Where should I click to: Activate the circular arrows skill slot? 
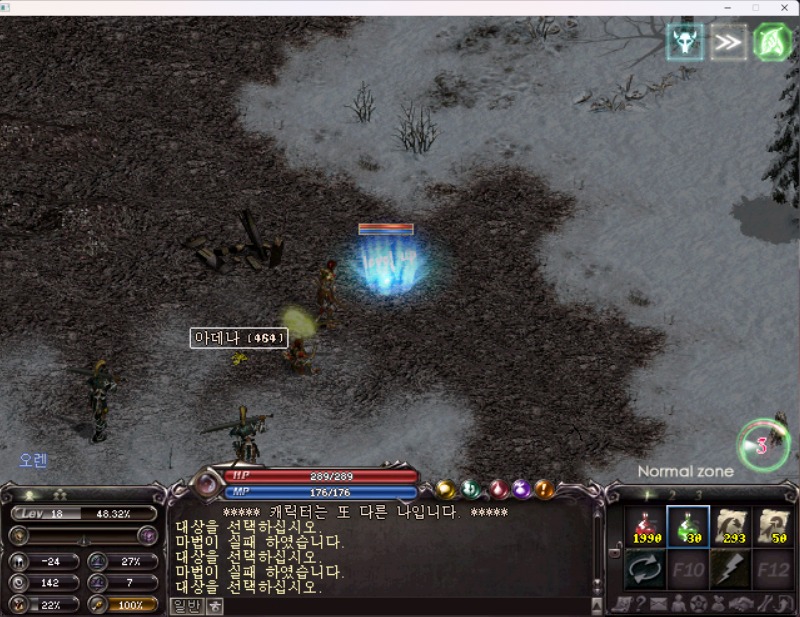[644, 570]
